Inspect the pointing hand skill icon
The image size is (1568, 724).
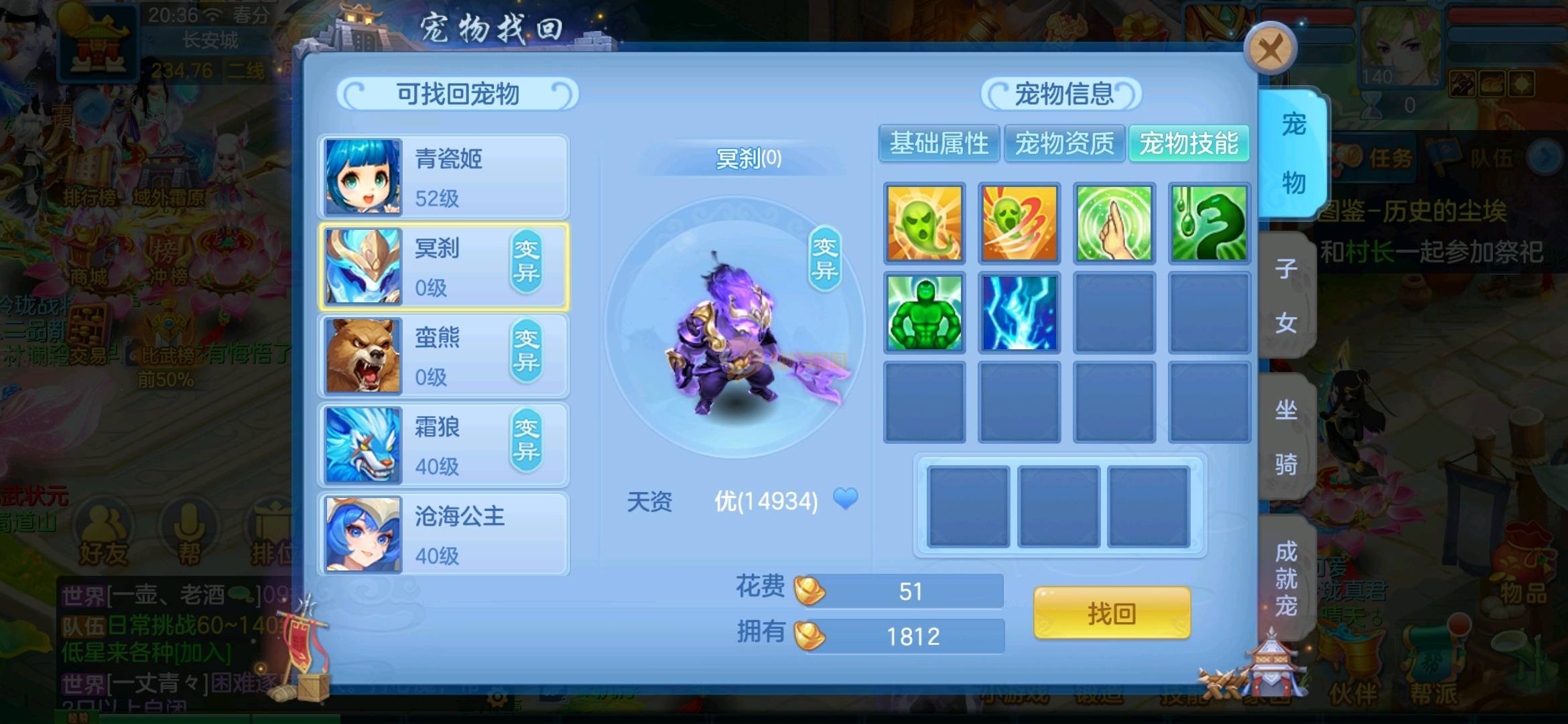(x=1114, y=223)
